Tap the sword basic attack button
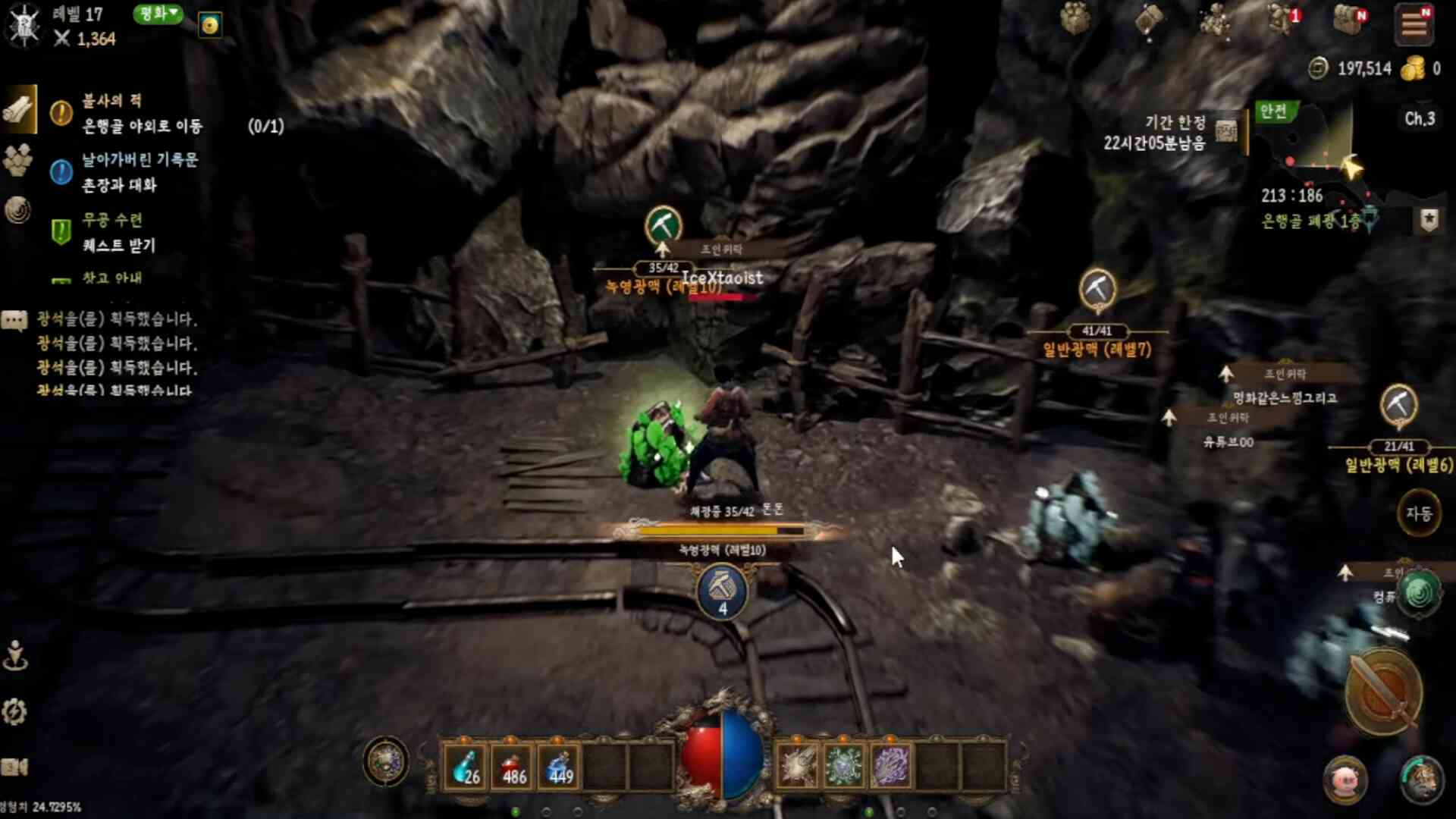1456x819 pixels. pyautogui.click(x=1383, y=692)
